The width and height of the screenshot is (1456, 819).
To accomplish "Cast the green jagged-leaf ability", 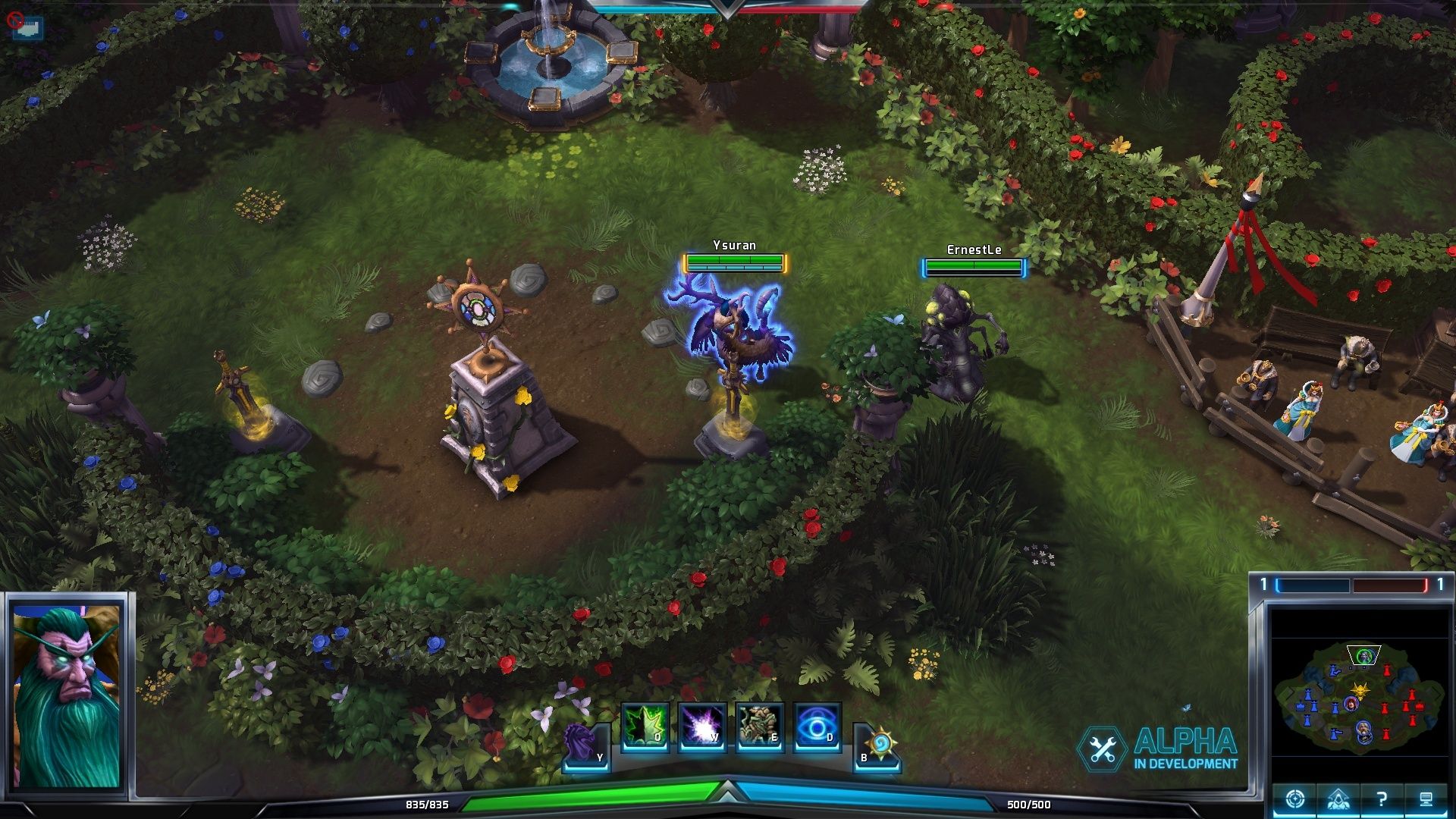I will point(645,726).
